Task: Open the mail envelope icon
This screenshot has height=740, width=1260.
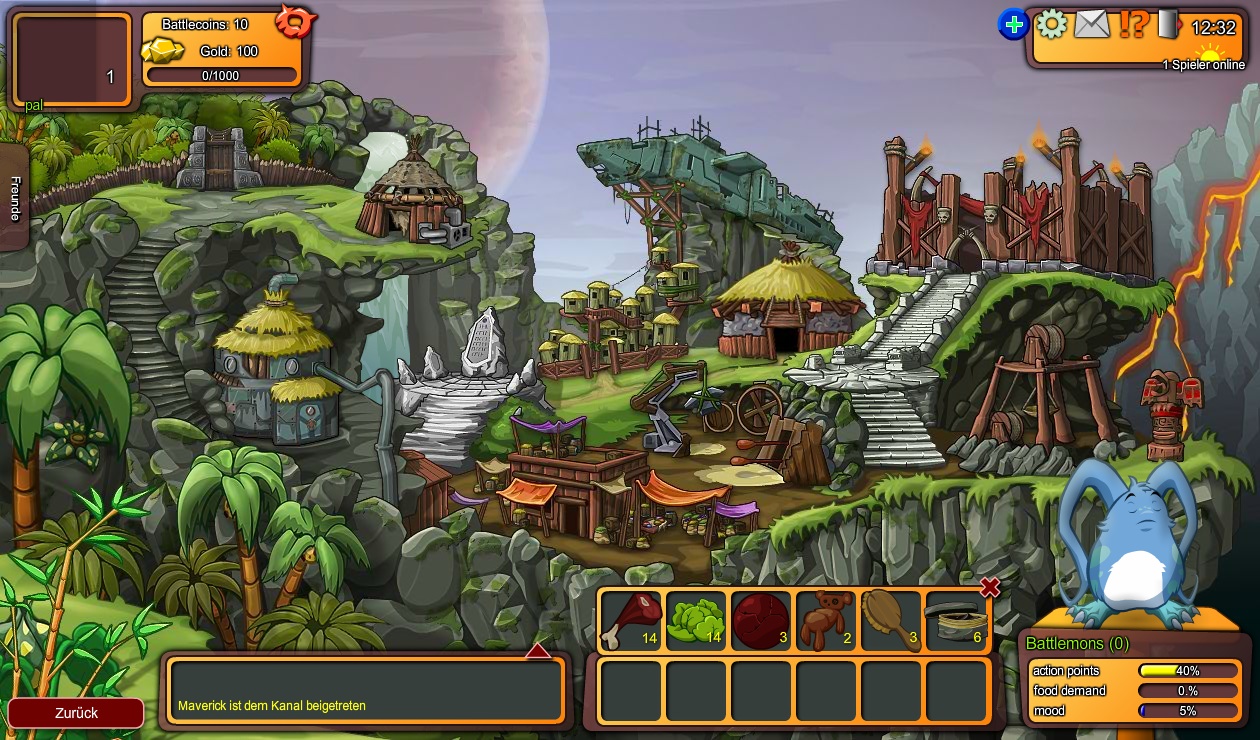Action: (1092, 23)
